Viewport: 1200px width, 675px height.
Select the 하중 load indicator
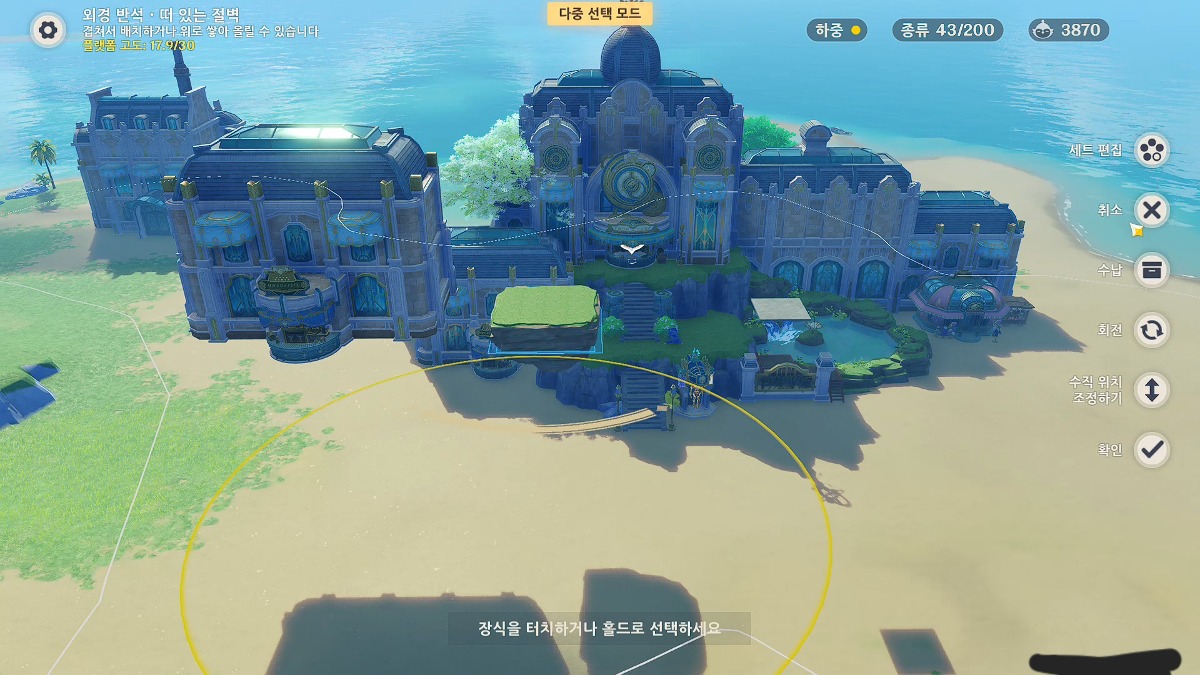point(837,30)
